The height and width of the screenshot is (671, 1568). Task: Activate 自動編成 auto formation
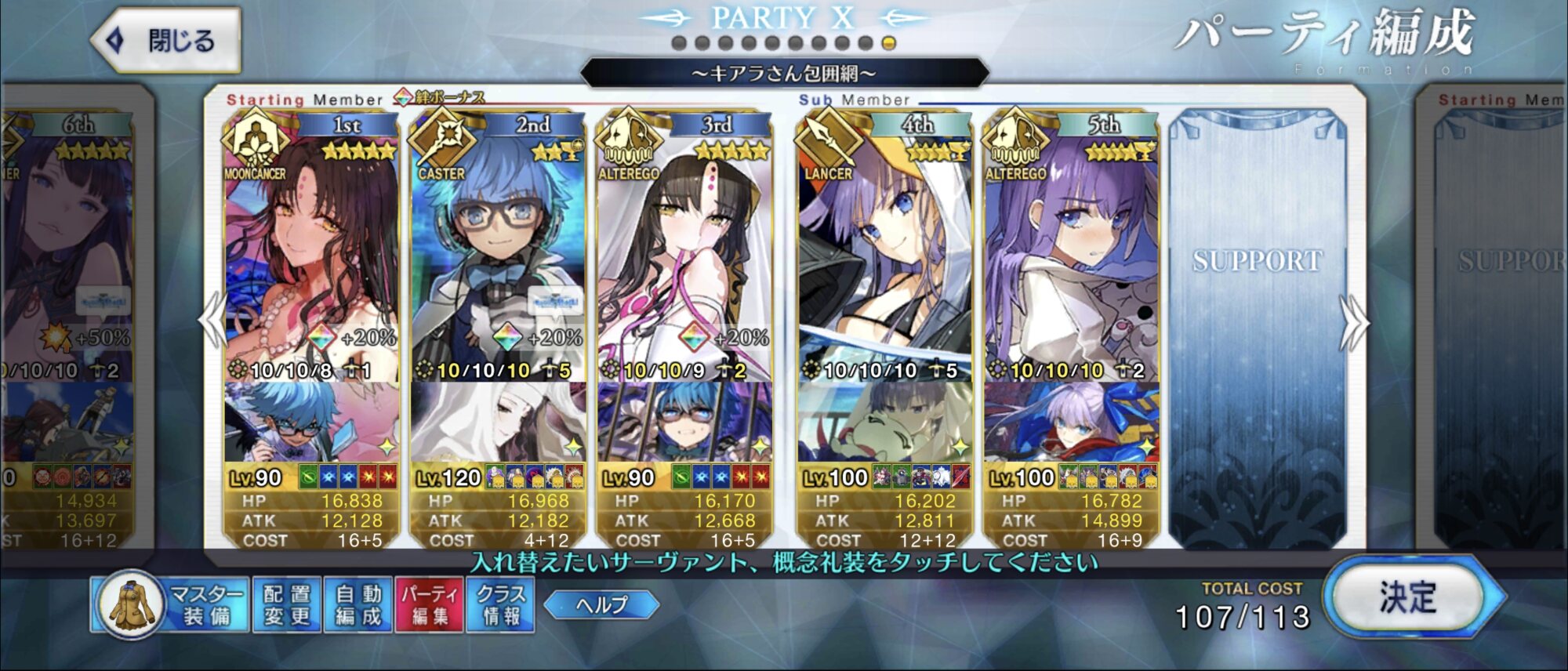[x=358, y=605]
